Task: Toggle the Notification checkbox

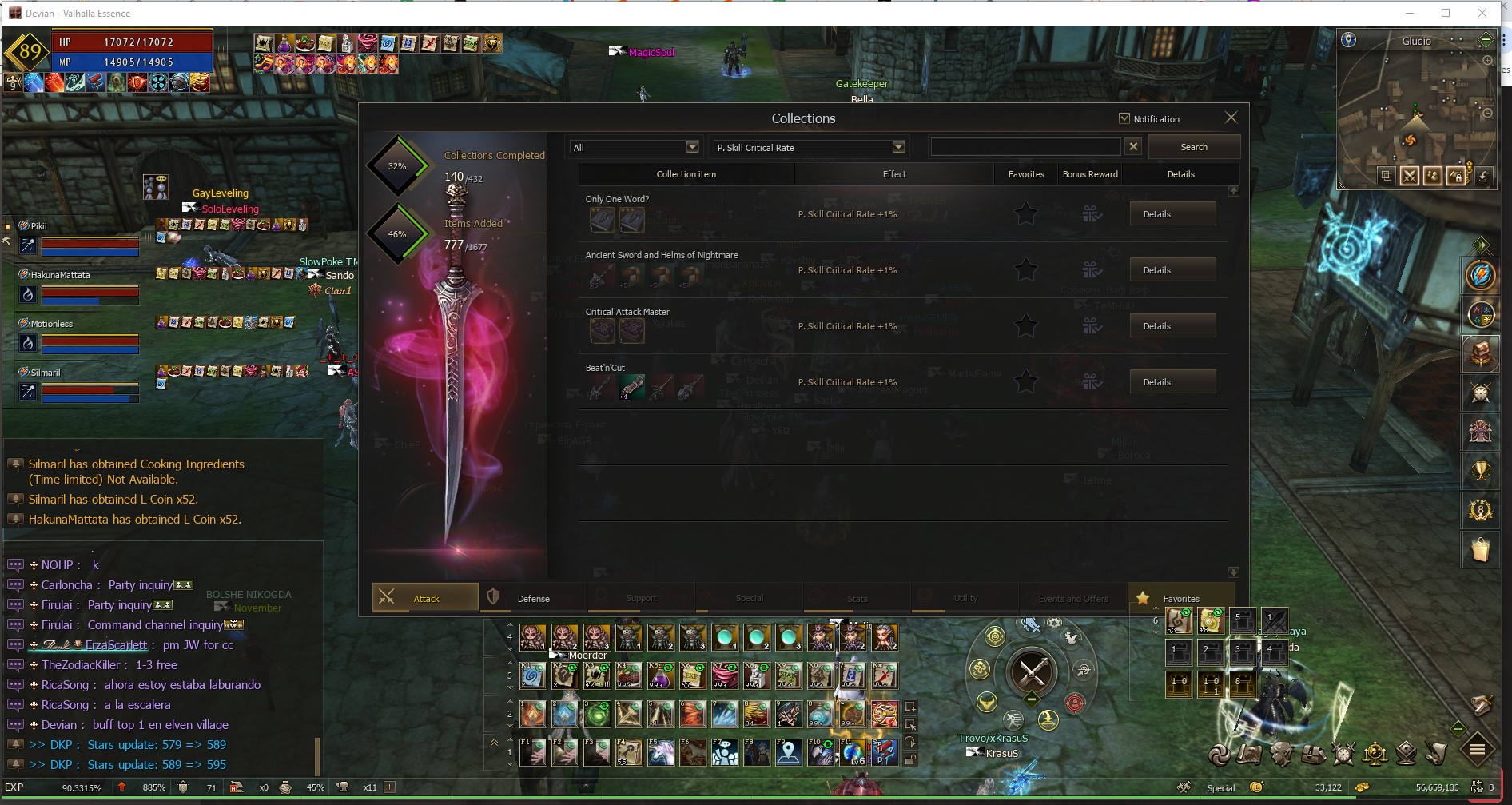Action: [1124, 118]
